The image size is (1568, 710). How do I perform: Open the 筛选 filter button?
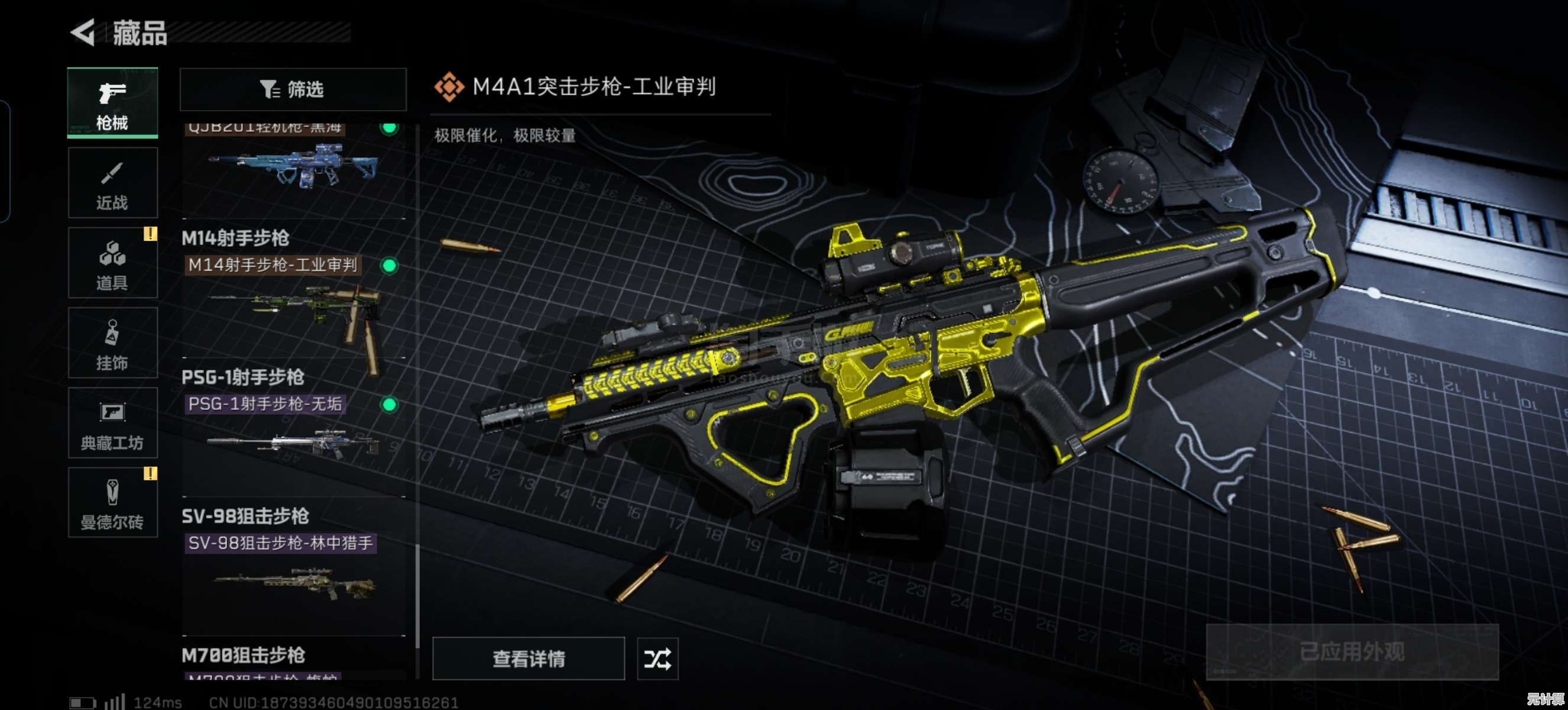(x=293, y=89)
